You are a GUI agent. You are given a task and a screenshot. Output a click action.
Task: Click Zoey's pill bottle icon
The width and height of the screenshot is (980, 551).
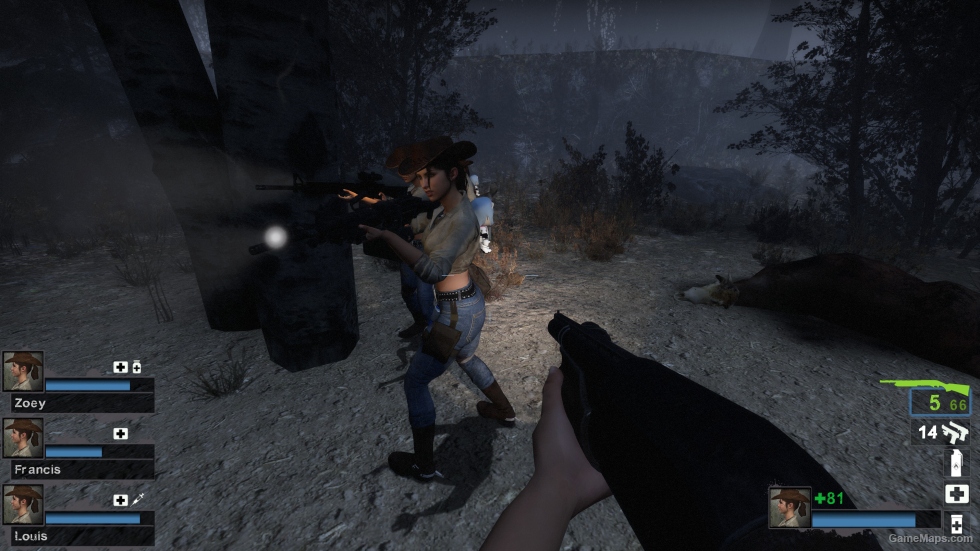(x=136, y=367)
